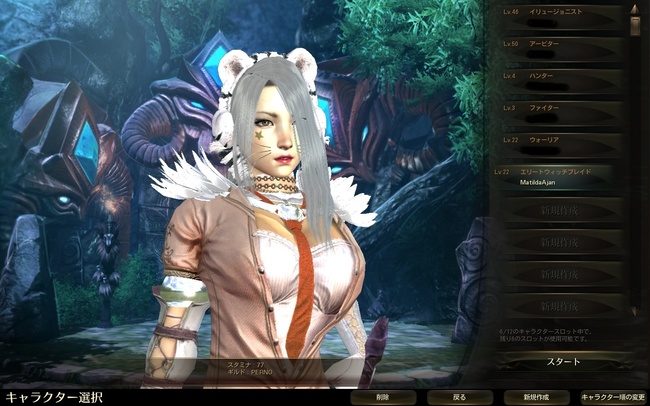Go back with the 戻る button
The image size is (650, 406).
point(459,397)
